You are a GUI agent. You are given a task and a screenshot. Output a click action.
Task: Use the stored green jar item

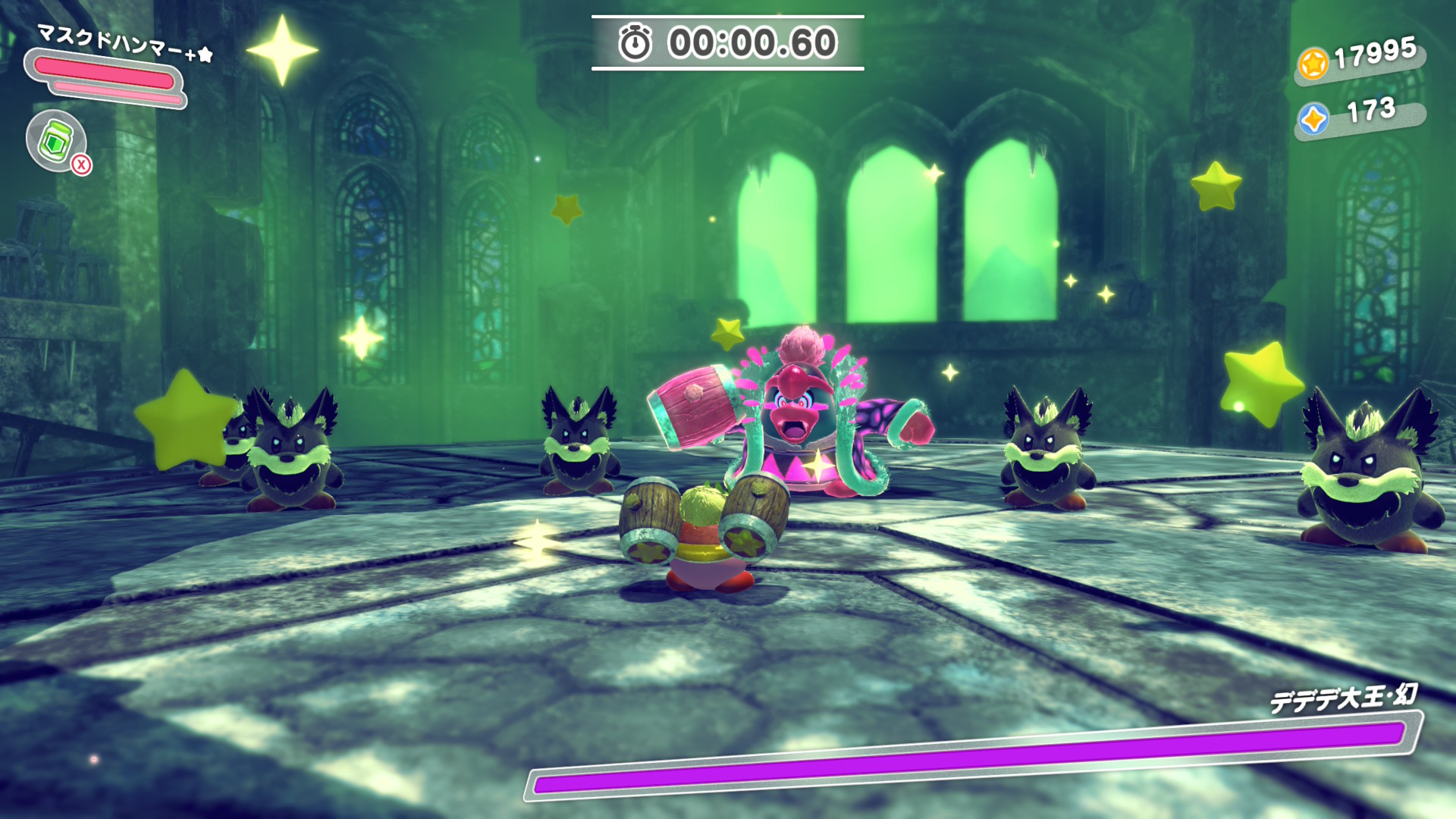56,140
